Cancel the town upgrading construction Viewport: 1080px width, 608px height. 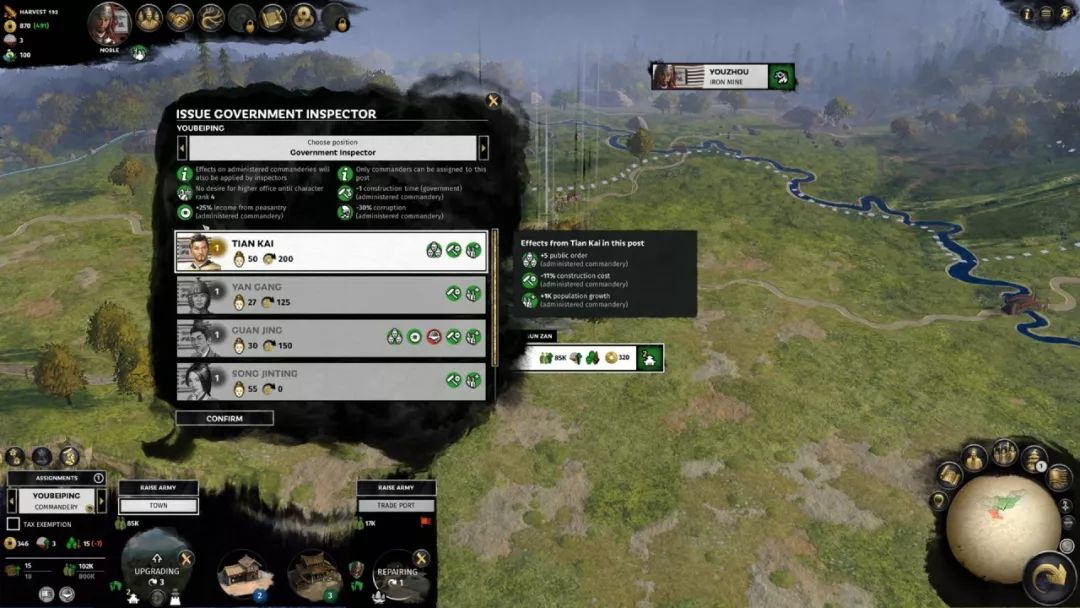pyautogui.click(x=186, y=559)
